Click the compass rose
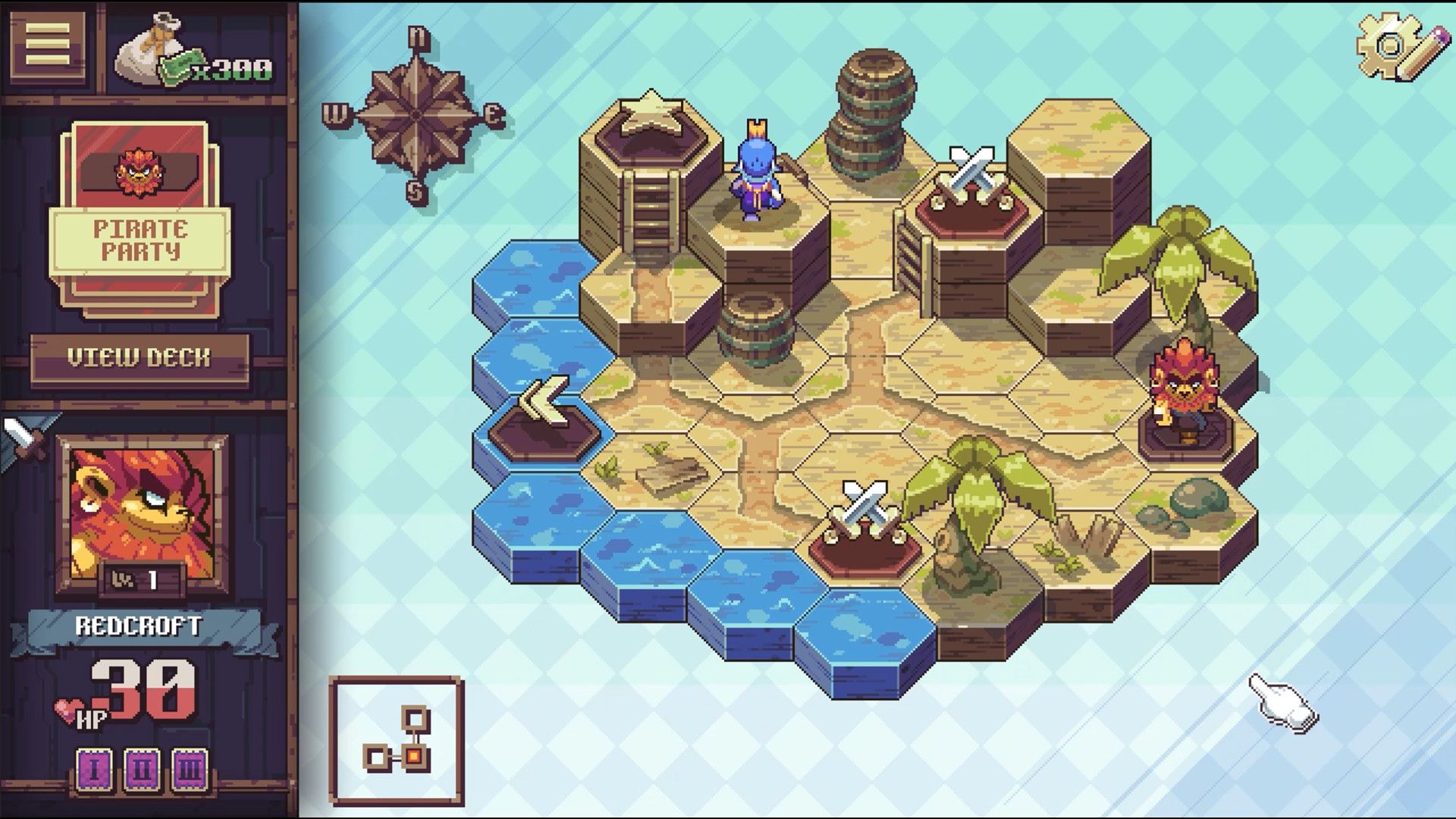 click(416, 114)
